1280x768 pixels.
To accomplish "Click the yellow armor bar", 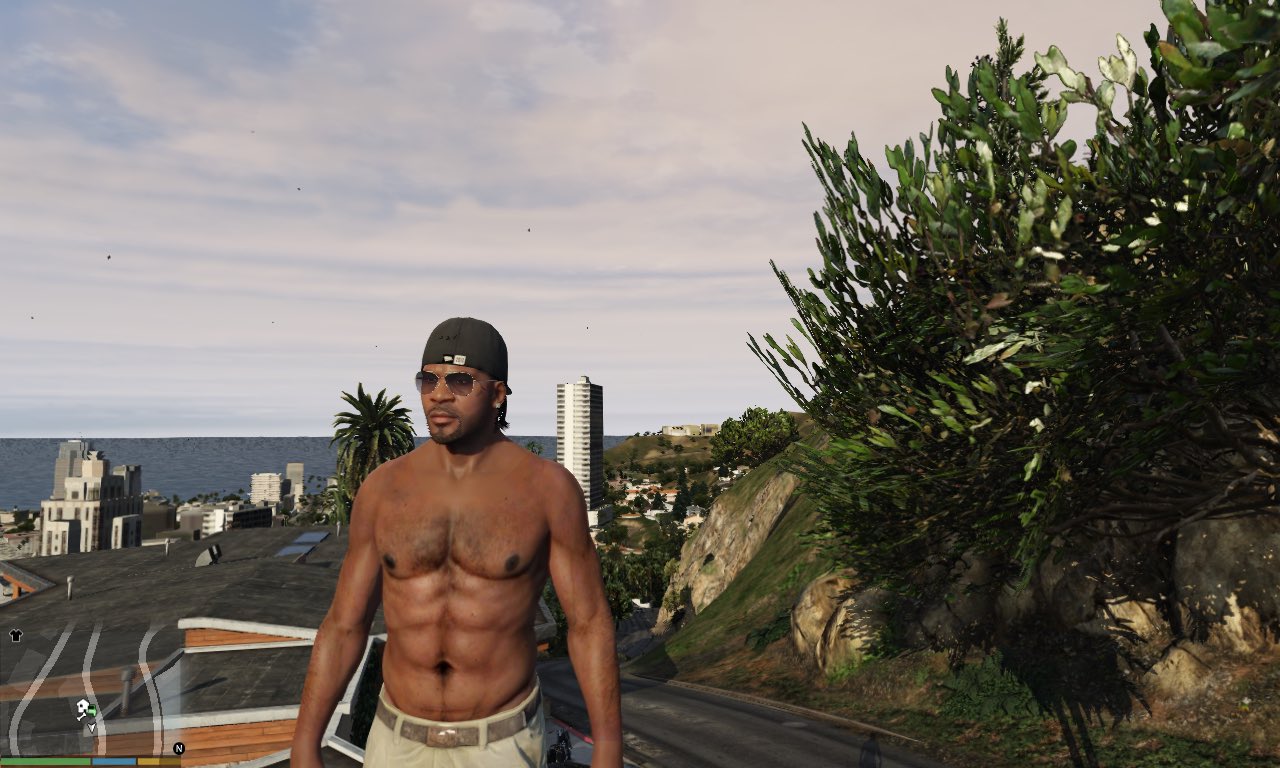I will coord(157,760).
